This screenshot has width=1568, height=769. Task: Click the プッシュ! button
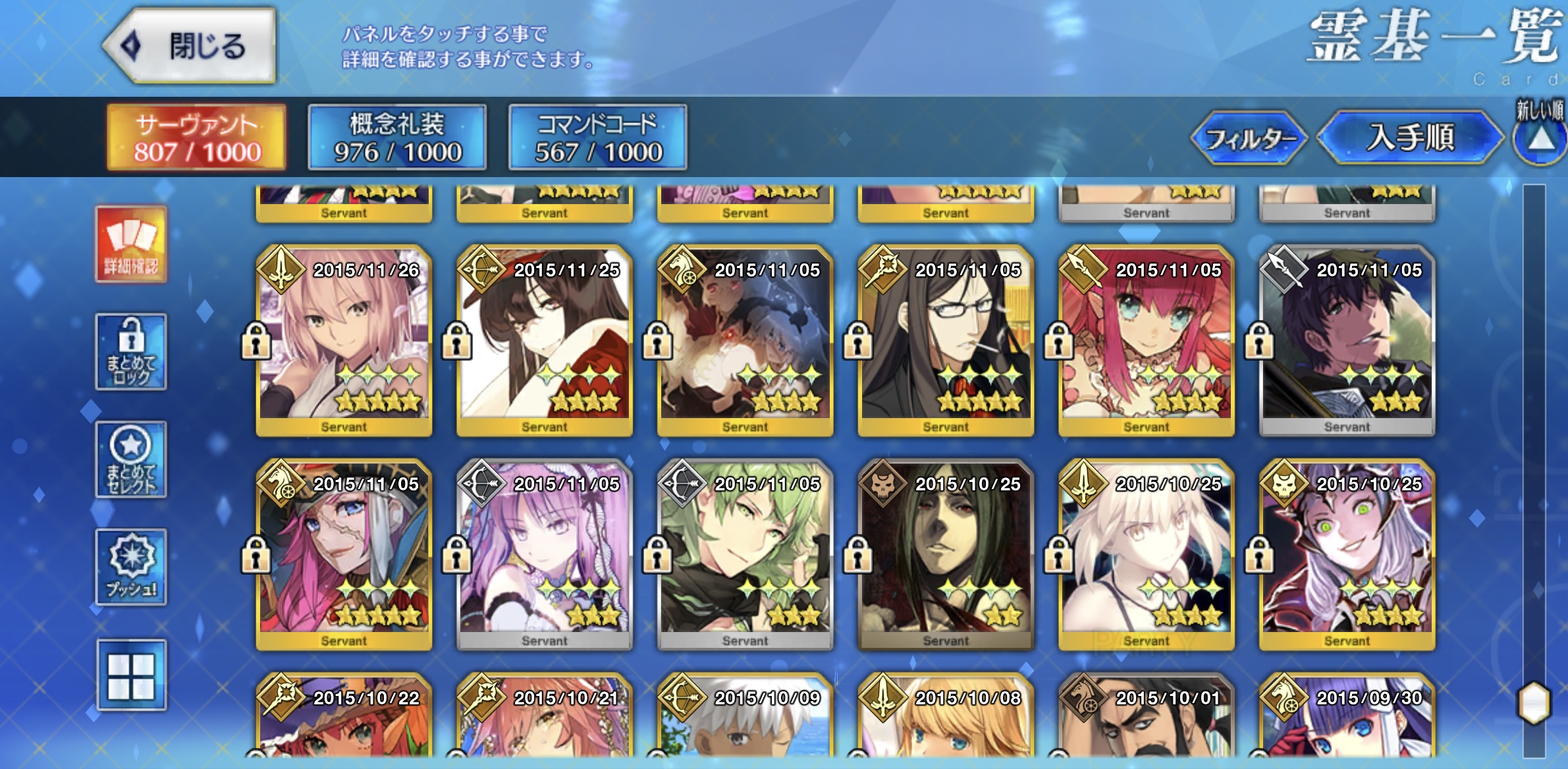tap(131, 567)
